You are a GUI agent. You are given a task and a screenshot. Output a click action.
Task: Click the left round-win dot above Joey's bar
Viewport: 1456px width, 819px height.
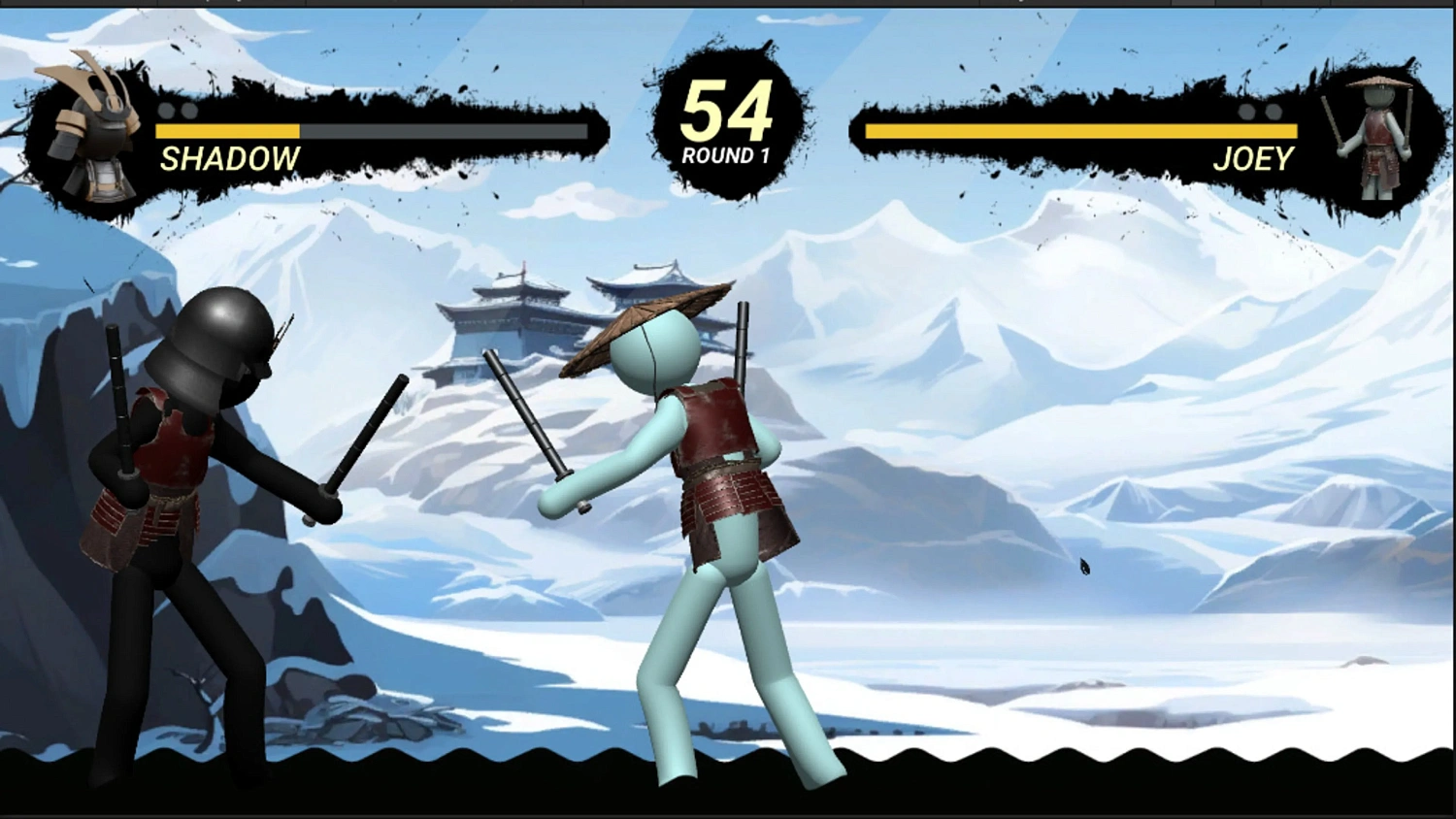pos(1247,114)
